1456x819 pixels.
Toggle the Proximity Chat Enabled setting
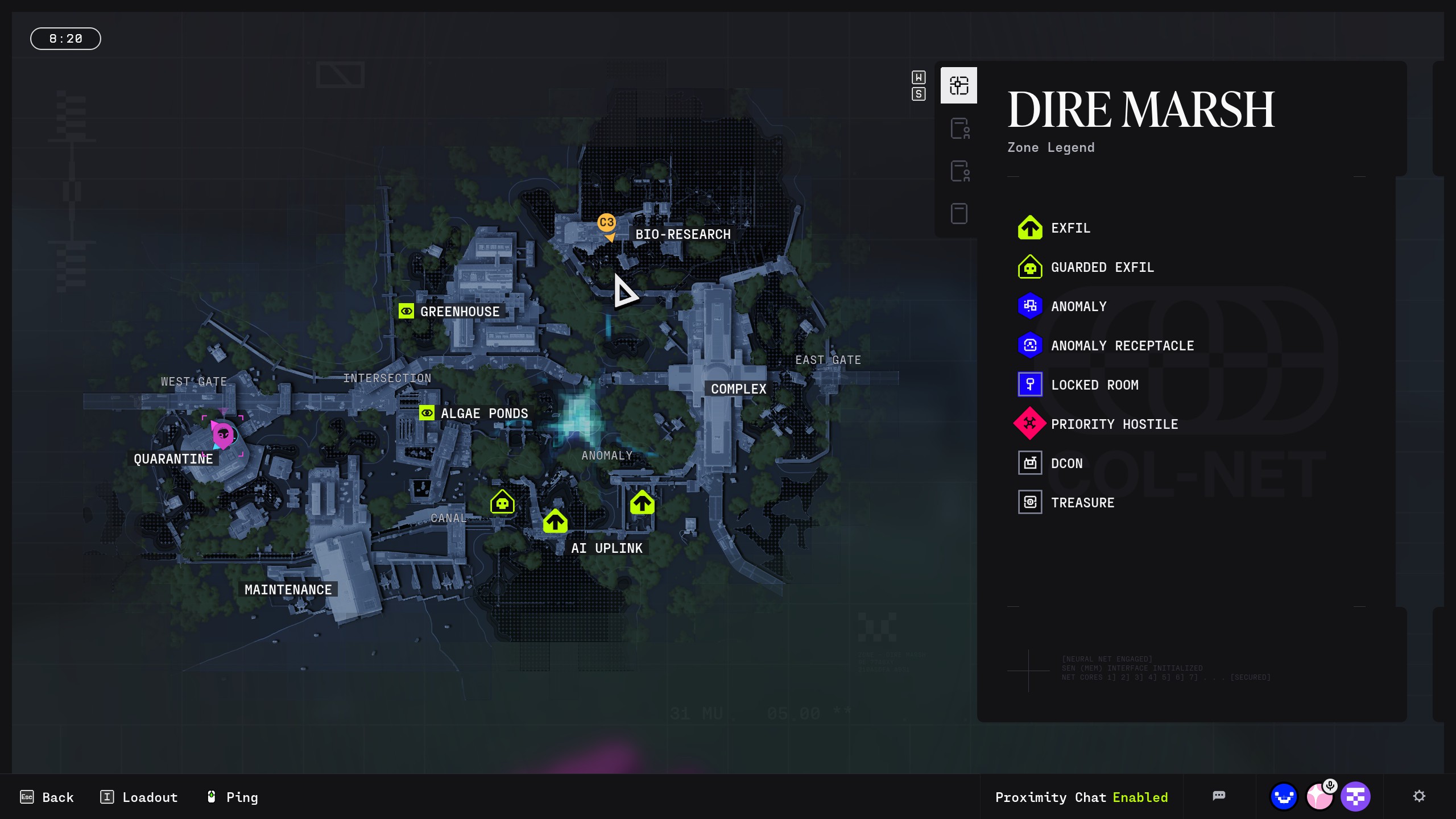1081,797
